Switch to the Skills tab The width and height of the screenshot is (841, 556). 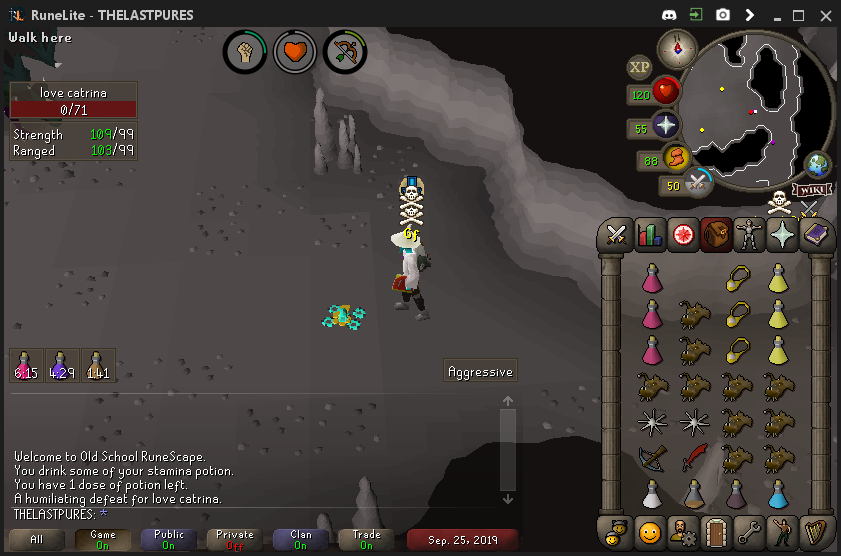[650, 236]
